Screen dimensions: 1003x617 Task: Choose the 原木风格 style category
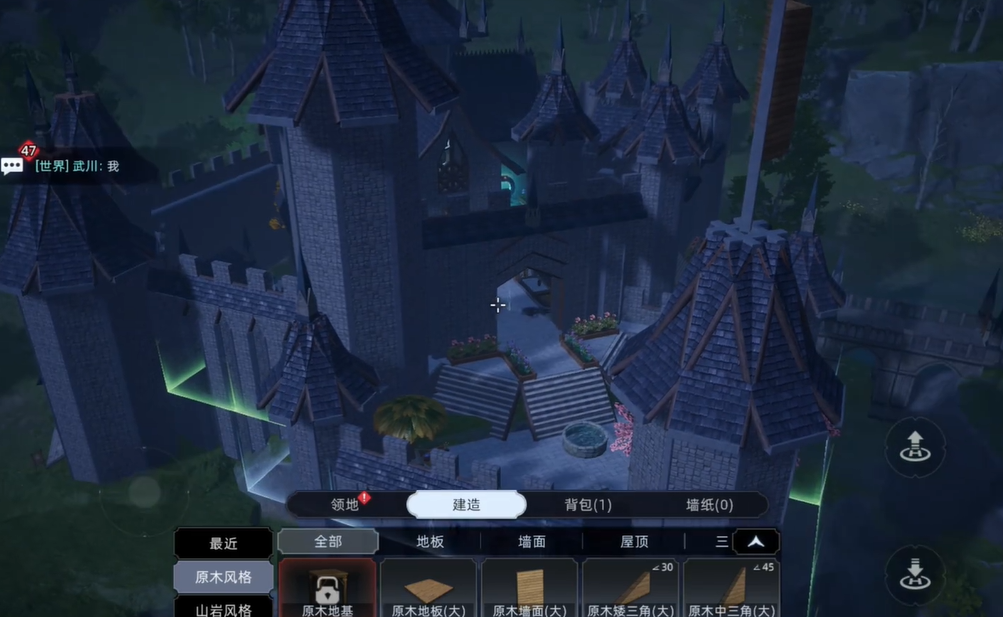[x=223, y=577]
